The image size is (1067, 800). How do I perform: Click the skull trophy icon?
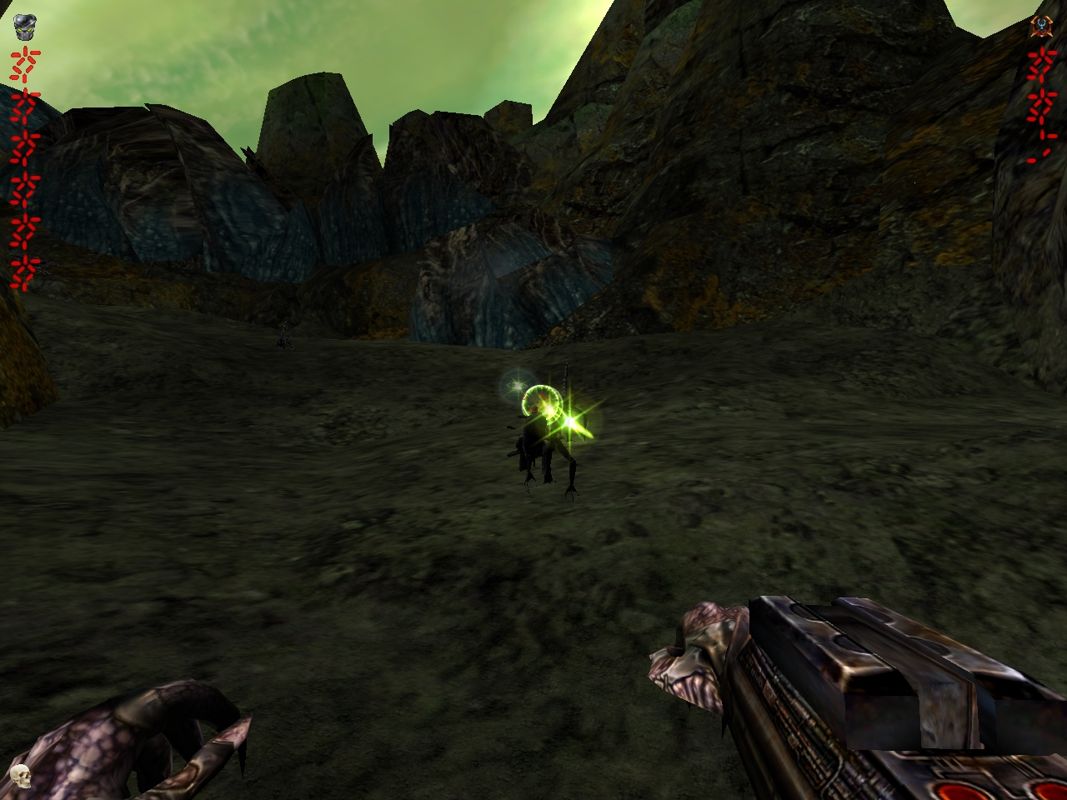[18, 775]
